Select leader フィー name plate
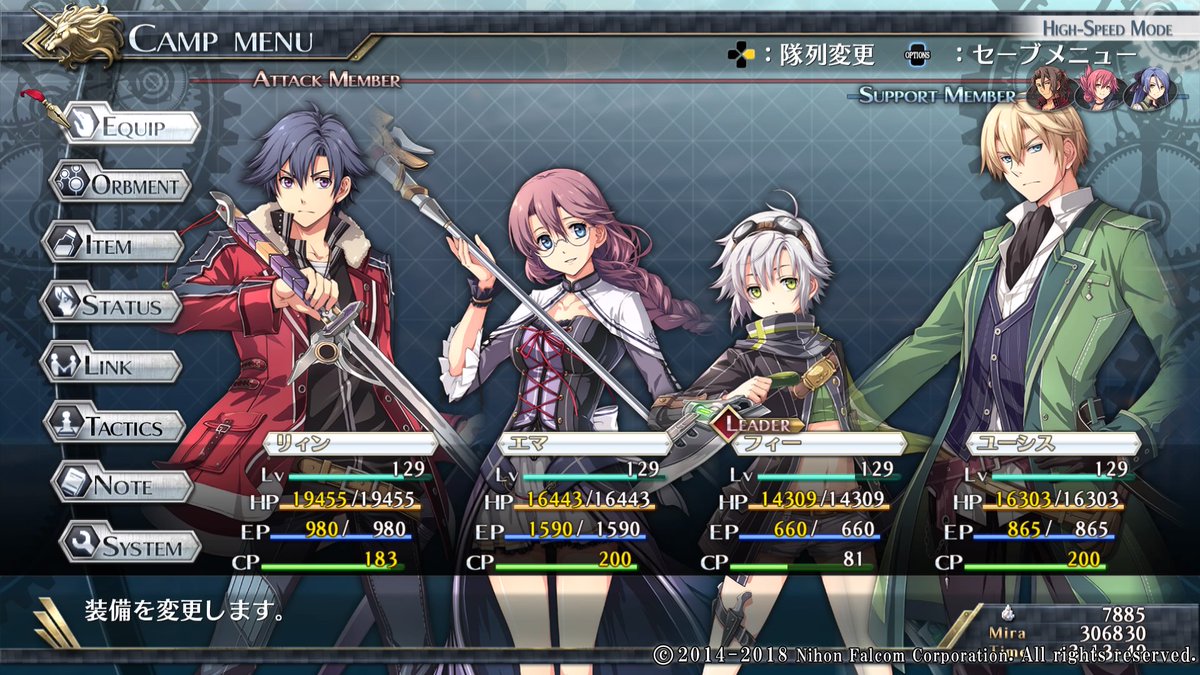This screenshot has width=1200, height=675. click(818, 444)
